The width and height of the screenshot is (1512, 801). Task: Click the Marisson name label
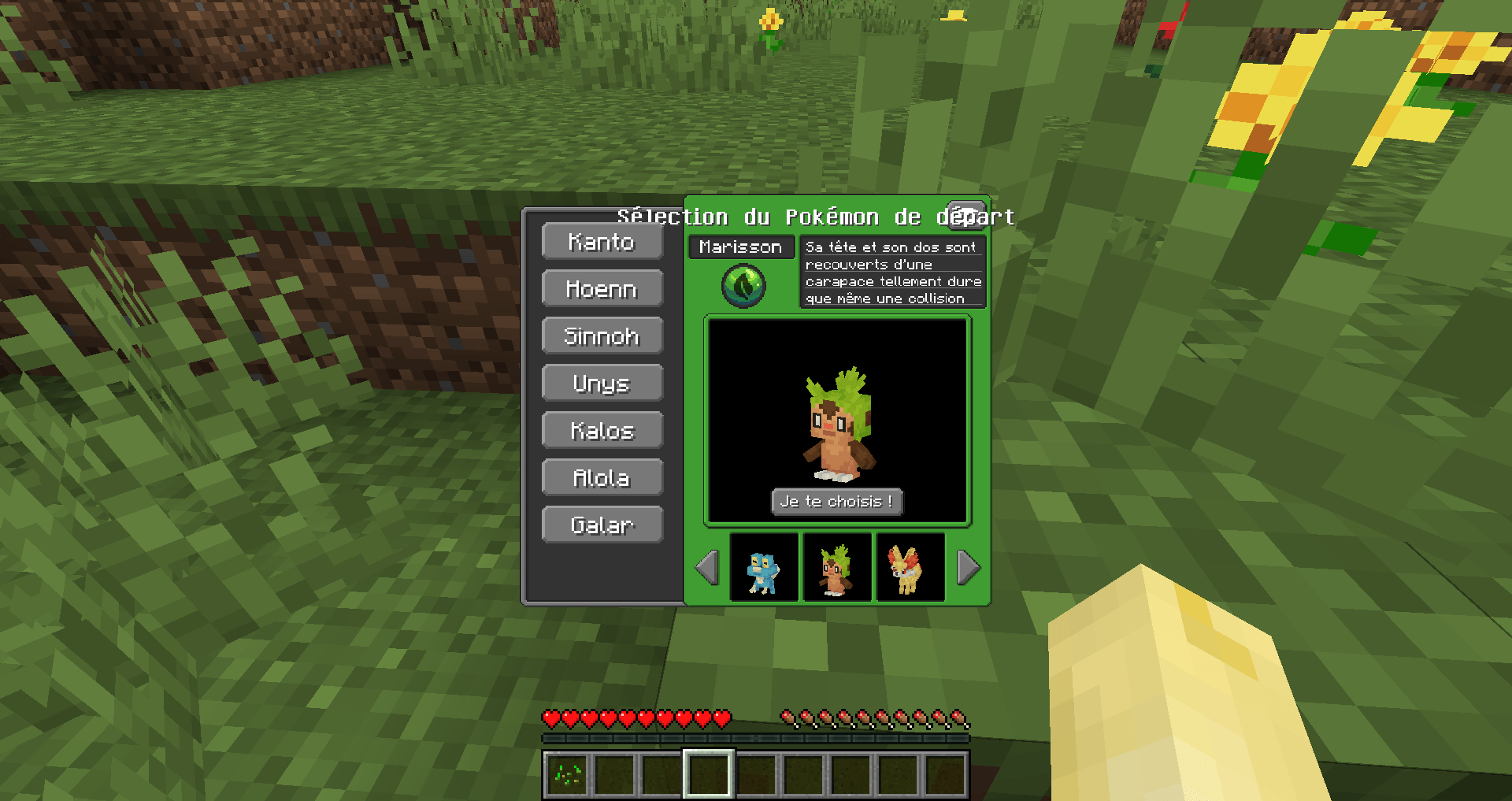coord(741,247)
